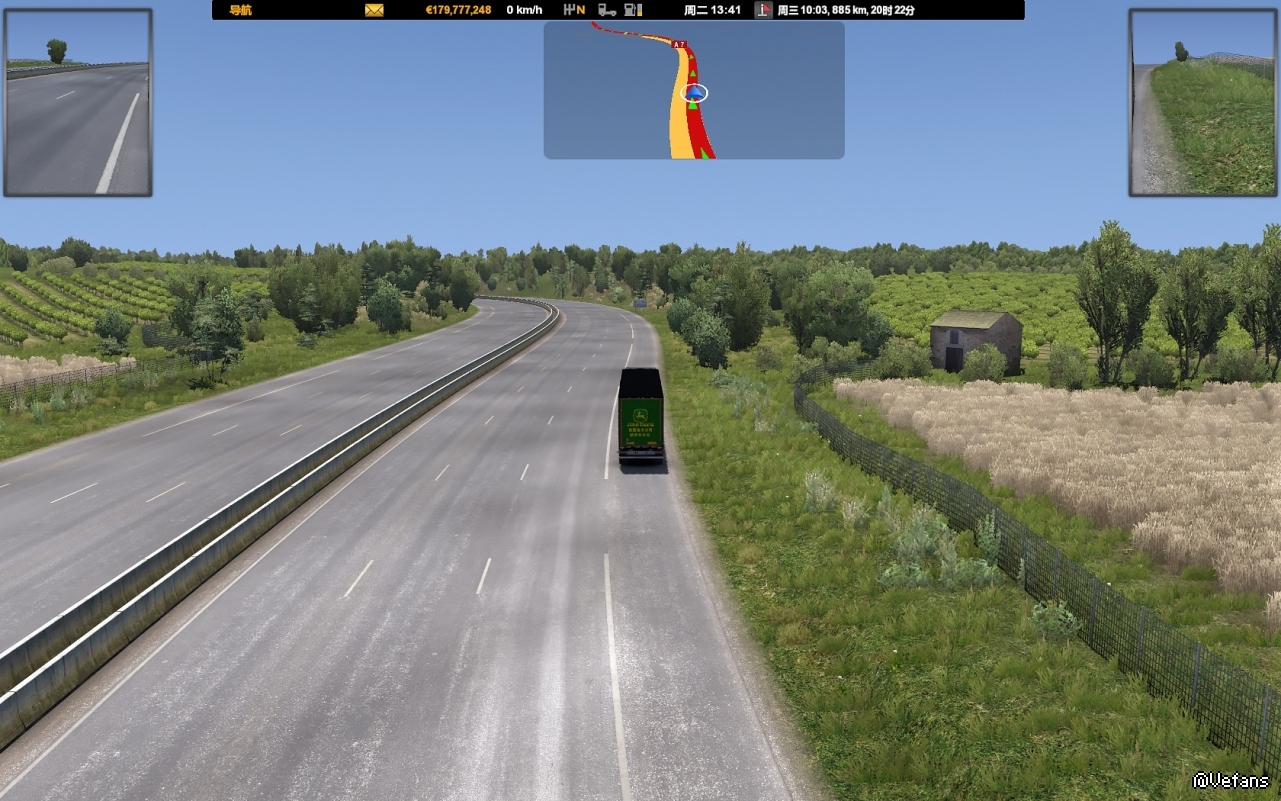Select the truck damage icon
This screenshot has width=1281, height=801.
(606, 10)
